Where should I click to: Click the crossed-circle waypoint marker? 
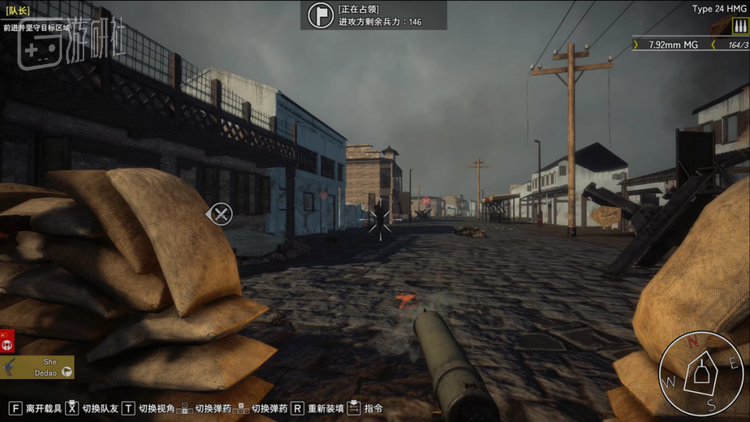pyautogui.click(x=219, y=213)
